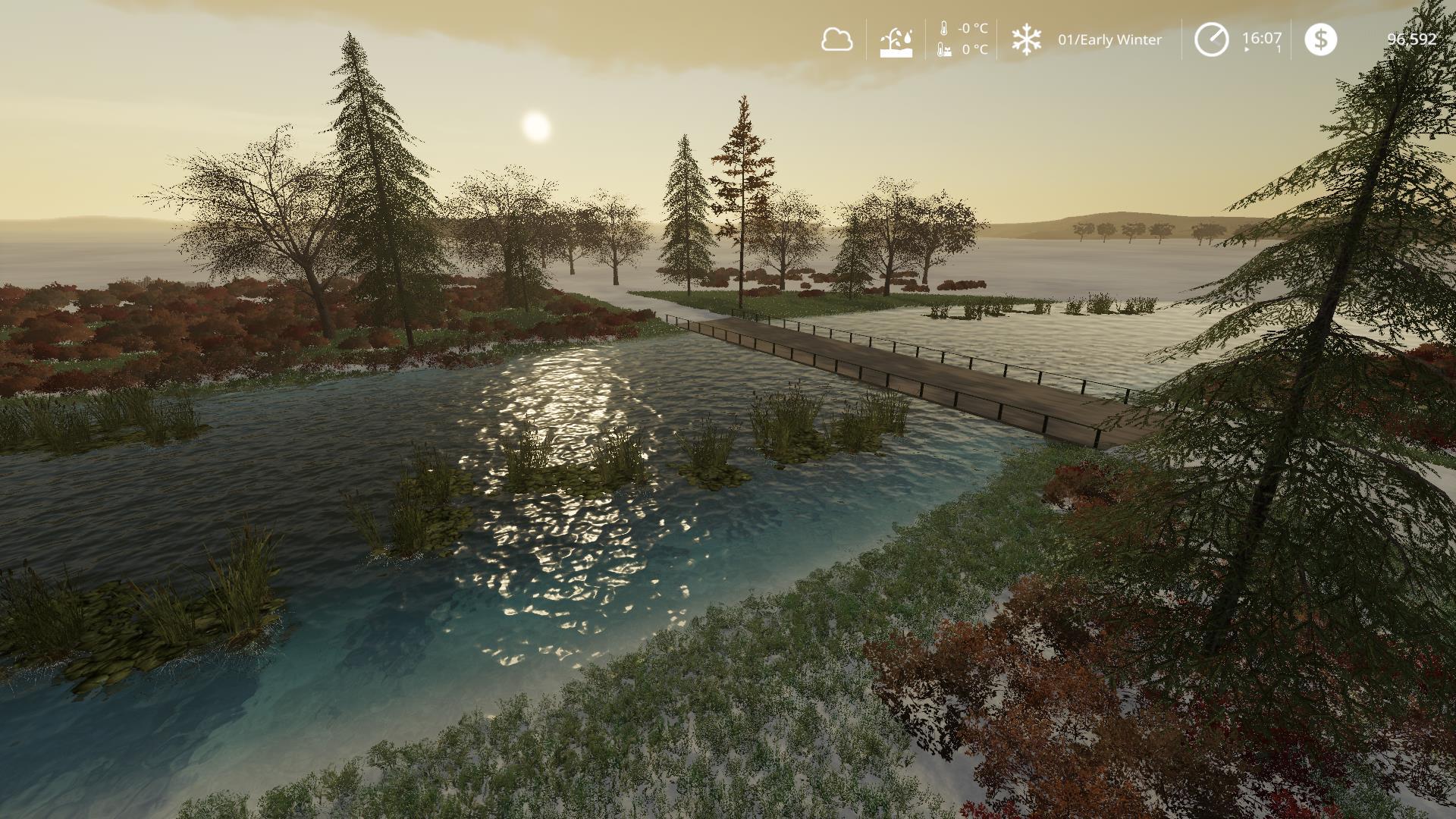Click the cloudy weather icon
Image resolution: width=1456 pixels, height=819 pixels.
(836, 39)
